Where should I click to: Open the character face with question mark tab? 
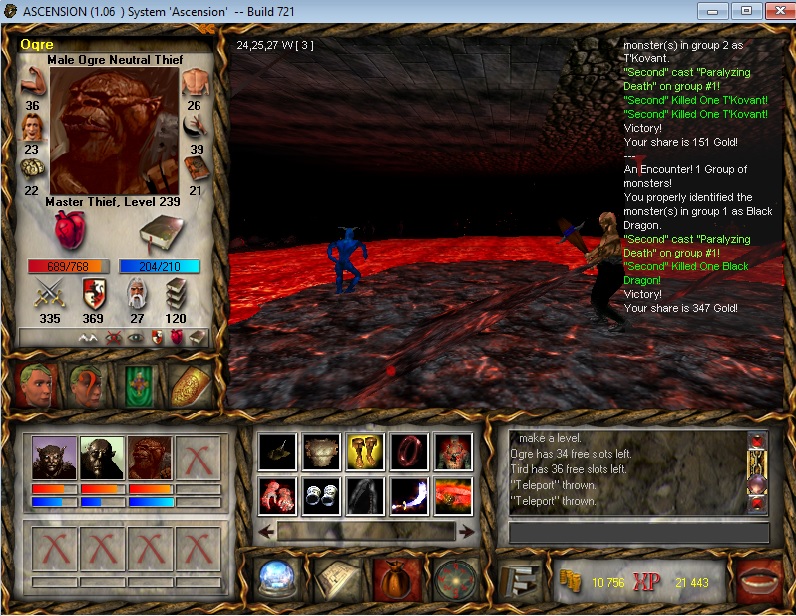tap(88, 385)
